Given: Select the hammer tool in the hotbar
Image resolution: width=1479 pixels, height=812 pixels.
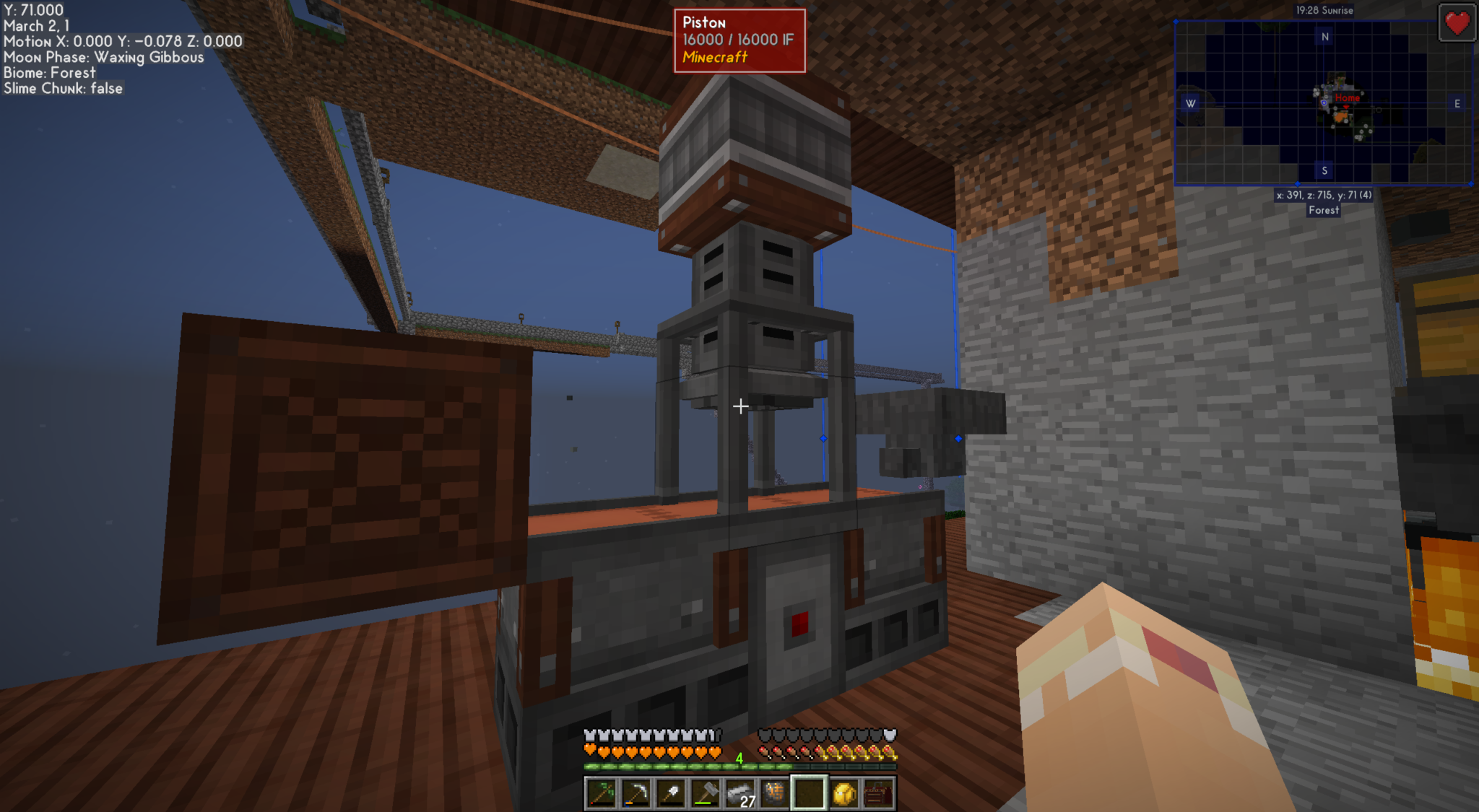Looking at the screenshot, I should (x=706, y=793).
